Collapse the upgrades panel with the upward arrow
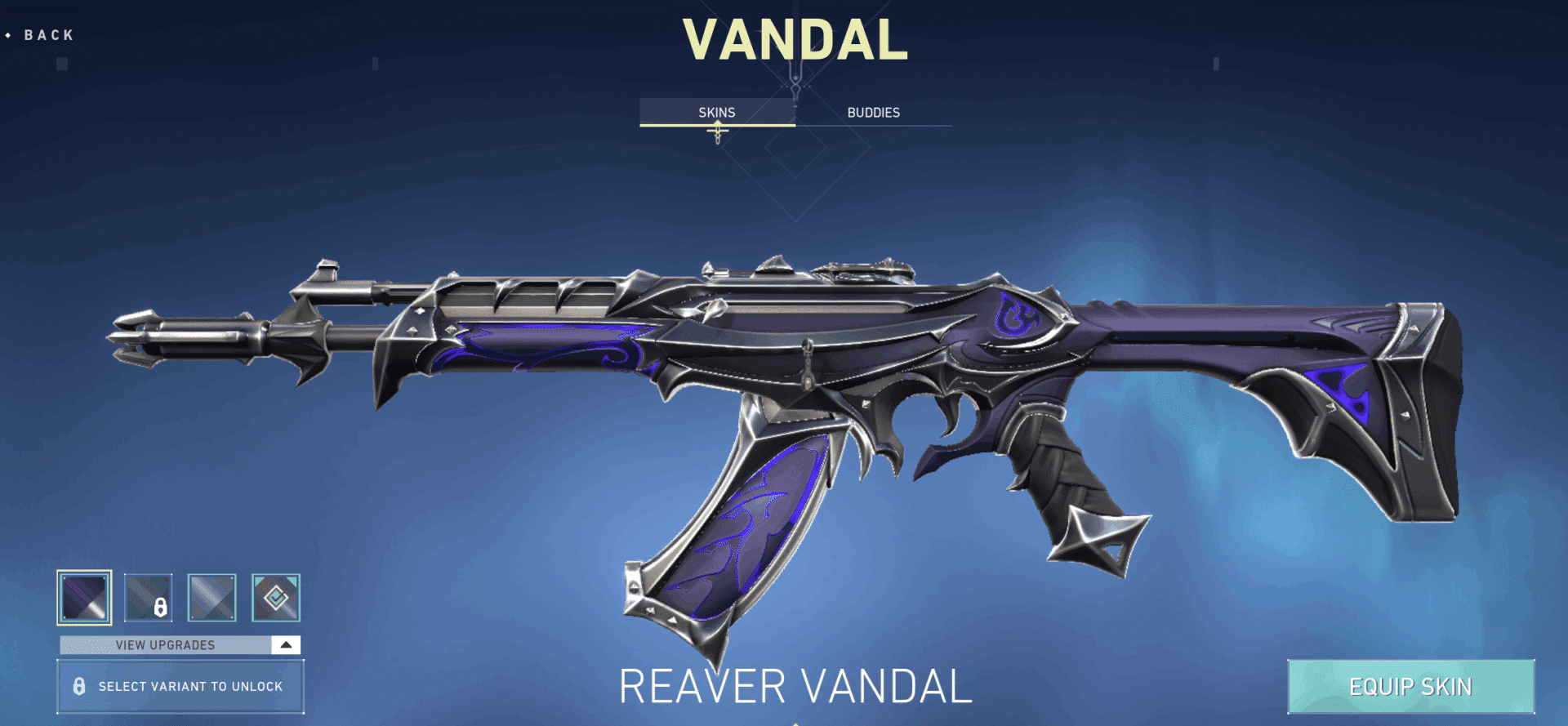Viewport: 1568px width, 726px height. tap(287, 644)
